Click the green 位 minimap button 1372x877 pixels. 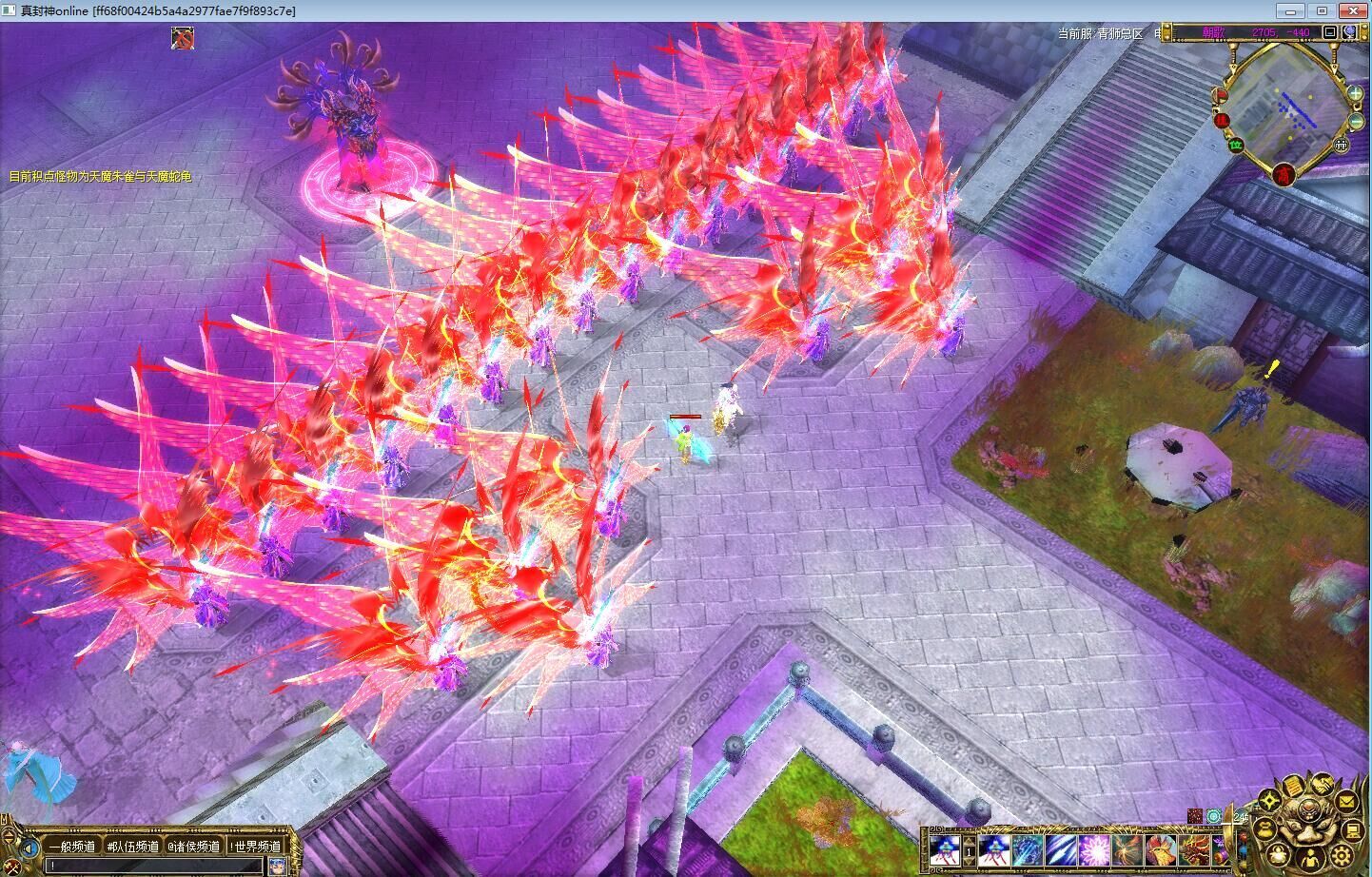[1236, 145]
